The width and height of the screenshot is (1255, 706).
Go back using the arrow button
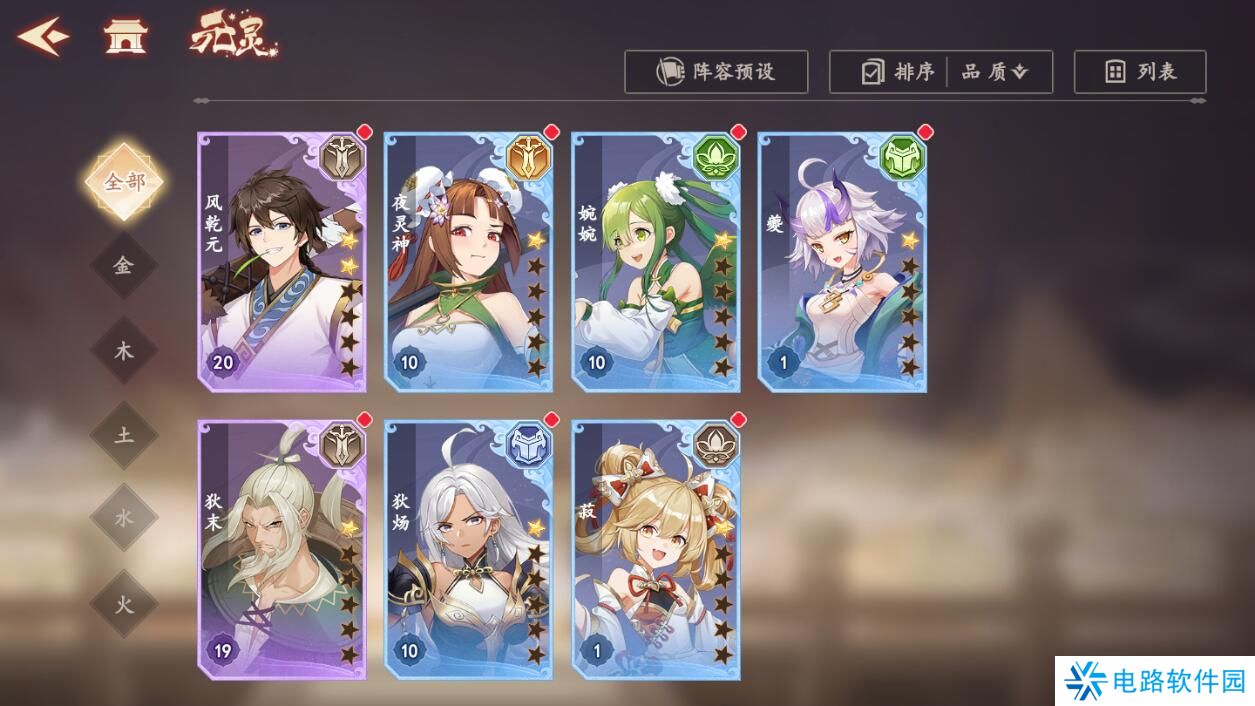(42, 37)
